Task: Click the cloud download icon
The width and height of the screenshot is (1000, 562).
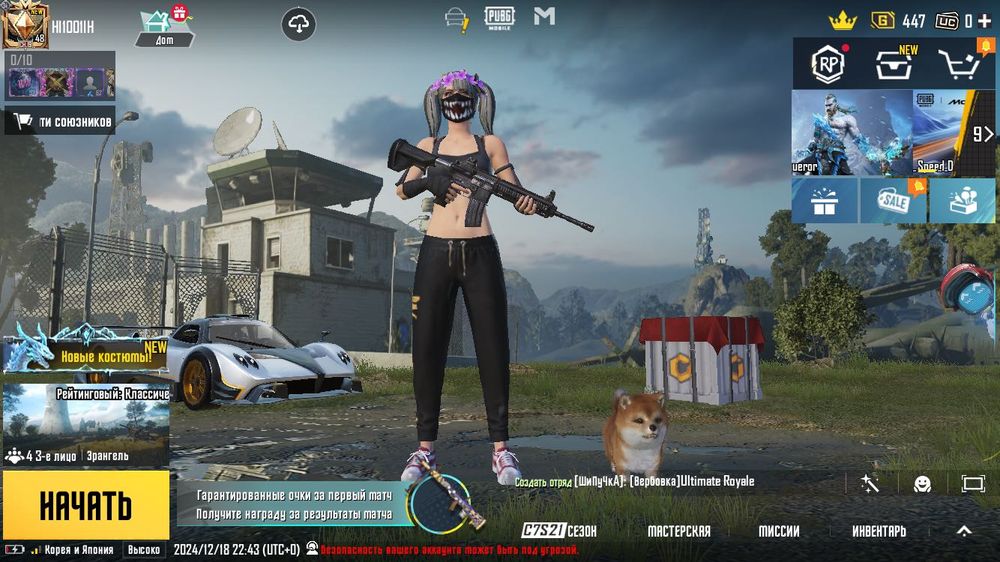Action: click(299, 24)
